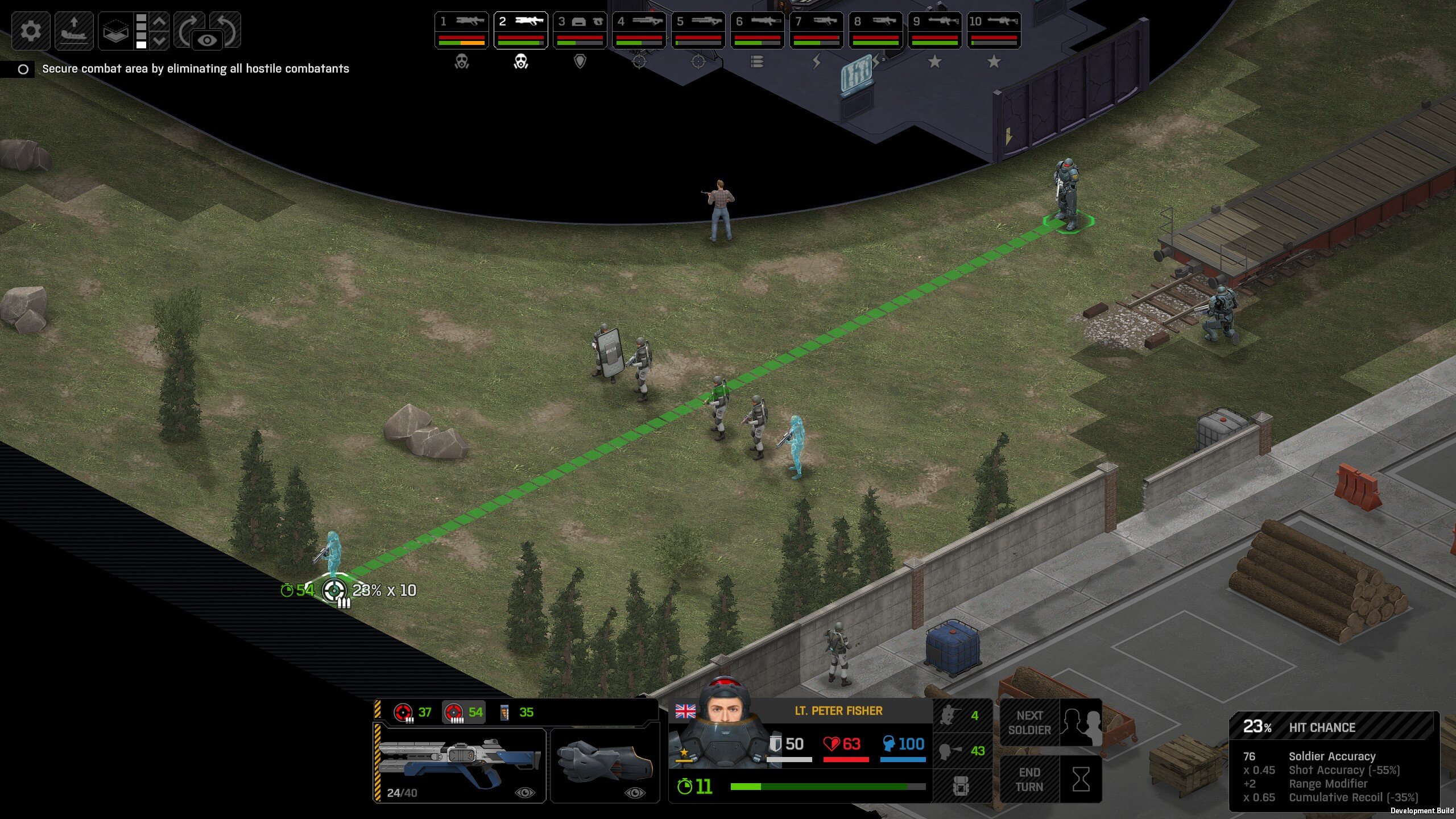The width and height of the screenshot is (1456, 819).
Task: Switch to soldier slot 5
Action: click(698, 30)
